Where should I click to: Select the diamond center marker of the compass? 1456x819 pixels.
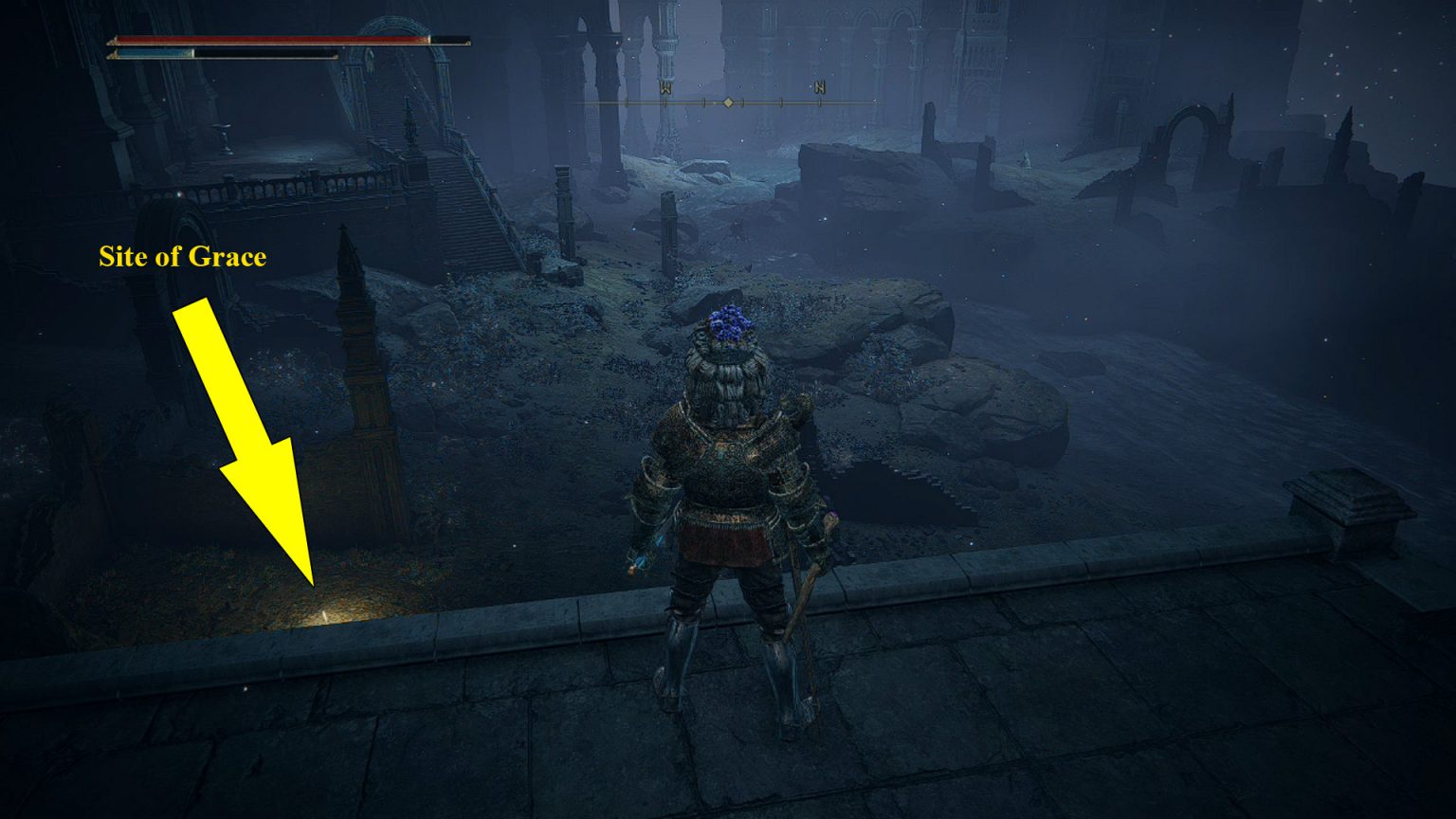[728, 102]
